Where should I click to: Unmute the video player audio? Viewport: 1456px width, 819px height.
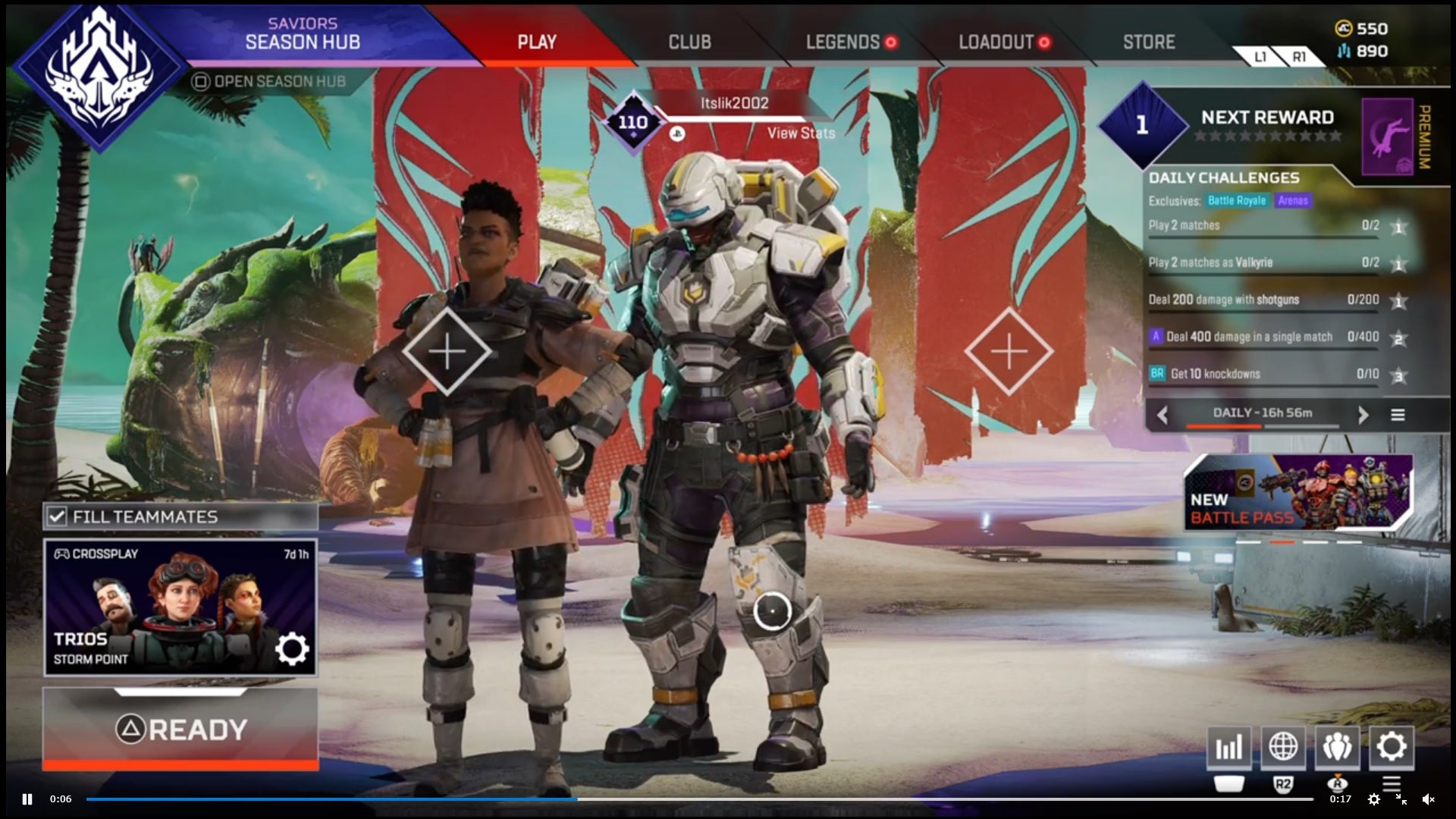coord(1429,799)
